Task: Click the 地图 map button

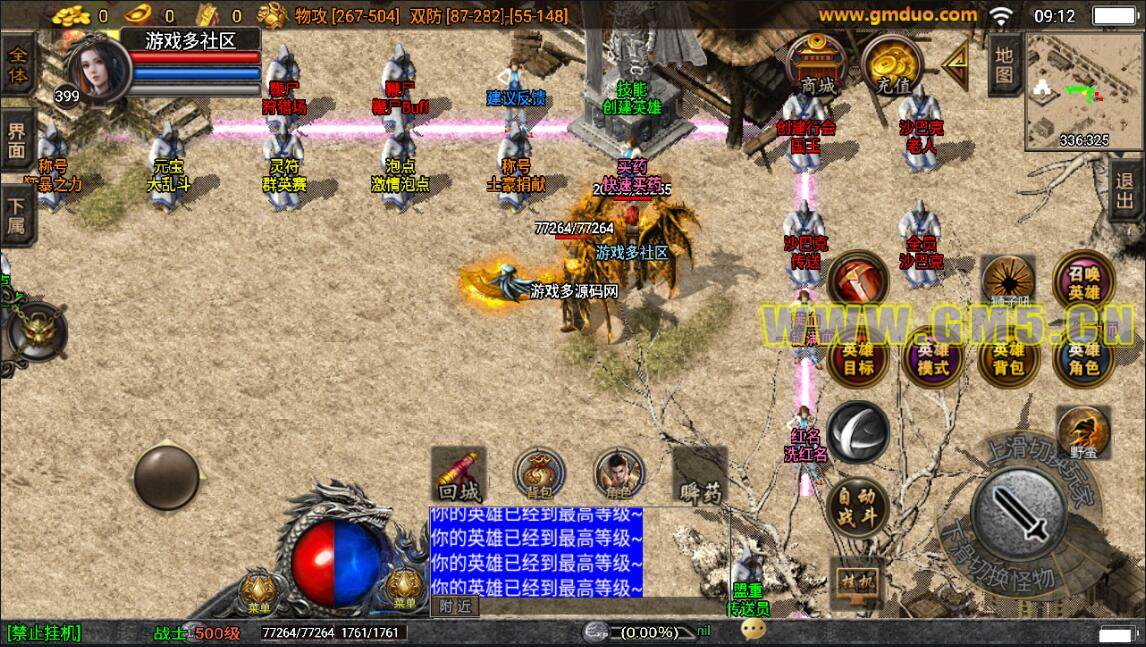Action: (1003, 64)
